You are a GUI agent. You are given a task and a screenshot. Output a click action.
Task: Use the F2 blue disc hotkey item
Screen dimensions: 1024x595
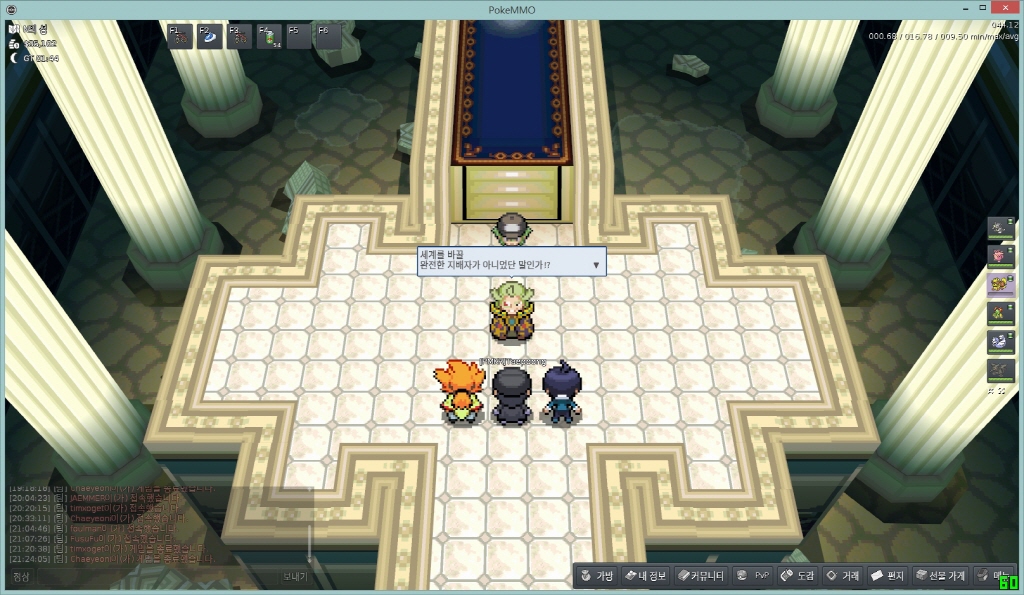210,37
